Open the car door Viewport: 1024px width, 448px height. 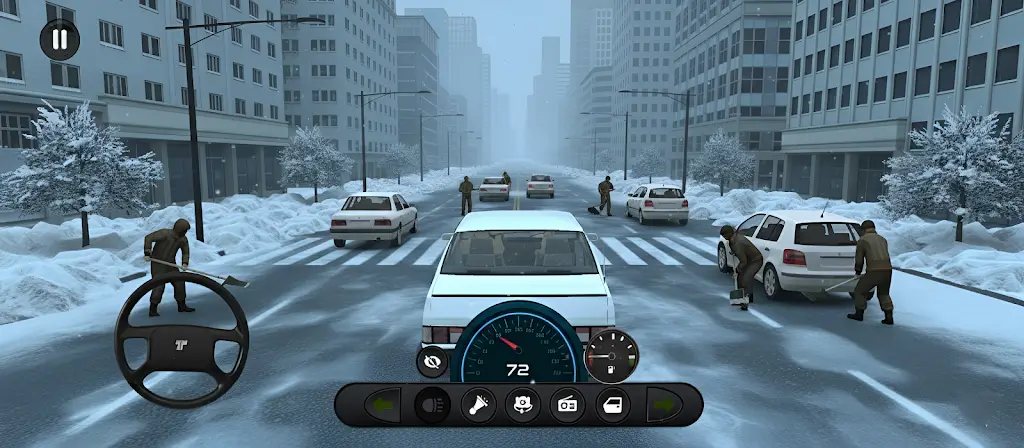(612, 405)
